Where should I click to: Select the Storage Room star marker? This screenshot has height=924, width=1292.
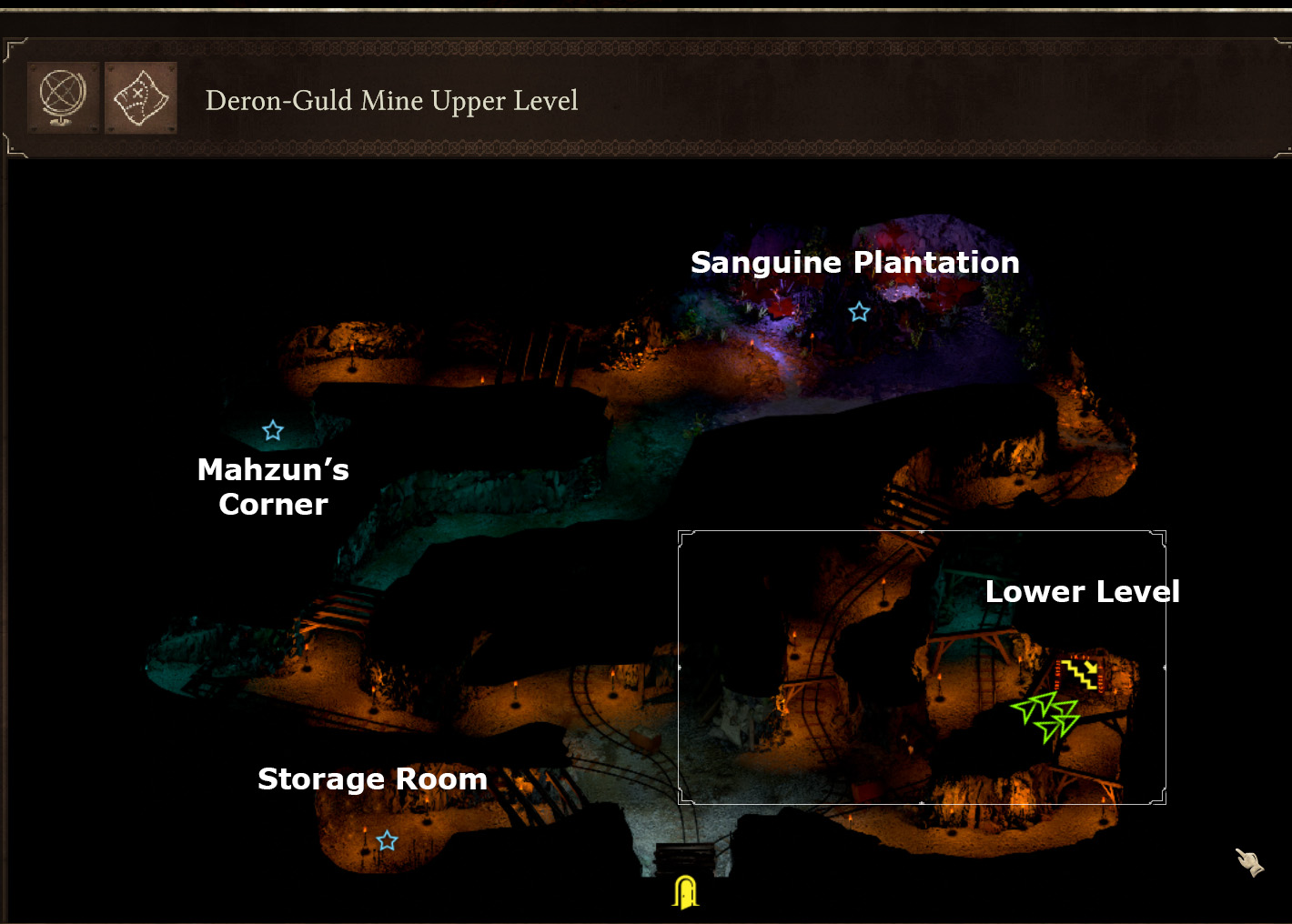[x=387, y=841]
